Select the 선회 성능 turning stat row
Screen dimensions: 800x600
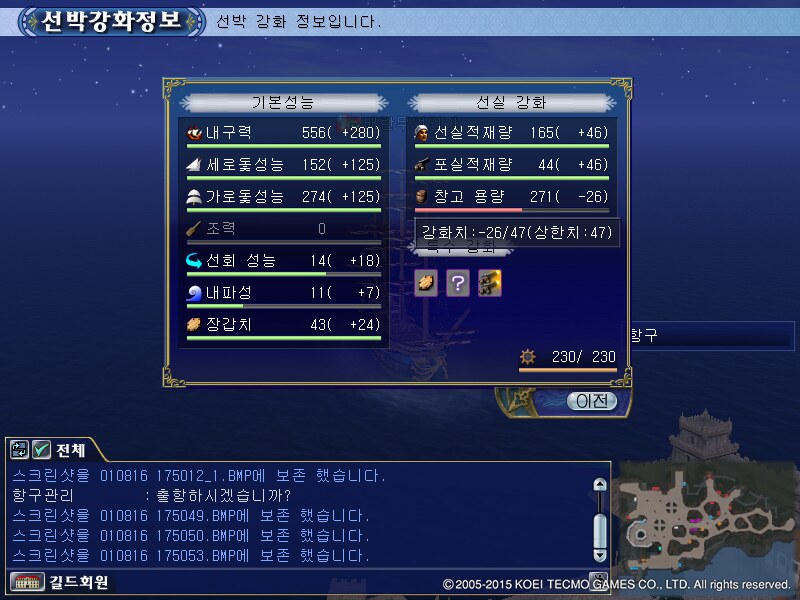point(283,261)
